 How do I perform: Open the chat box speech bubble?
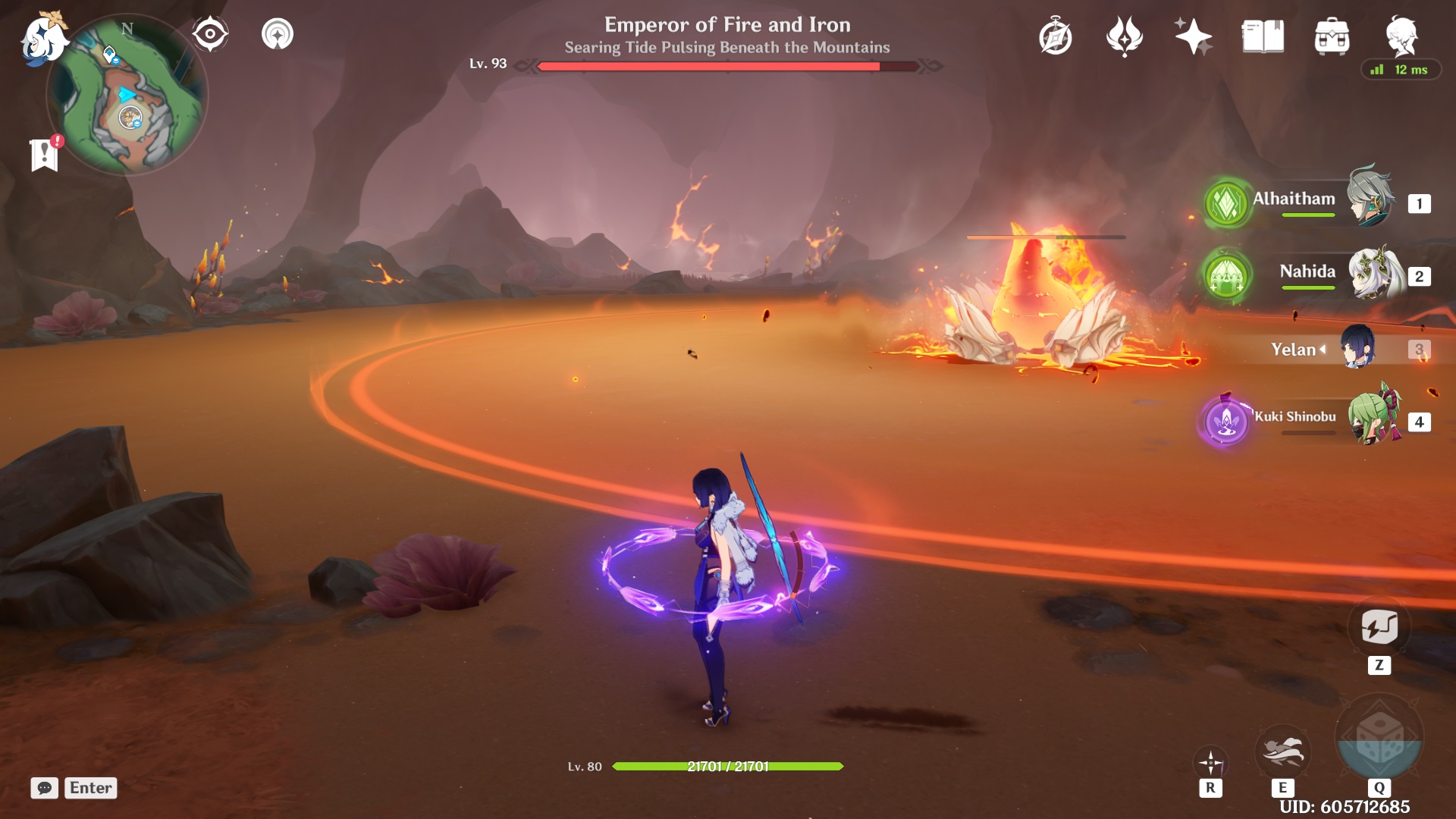(x=45, y=788)
